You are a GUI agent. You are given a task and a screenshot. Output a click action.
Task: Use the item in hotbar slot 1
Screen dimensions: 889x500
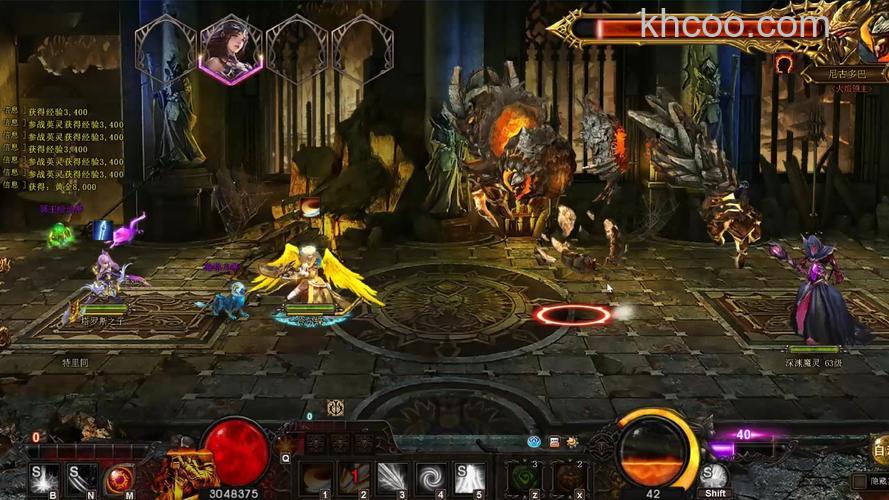pyautogui.click(x=317, y=477)
